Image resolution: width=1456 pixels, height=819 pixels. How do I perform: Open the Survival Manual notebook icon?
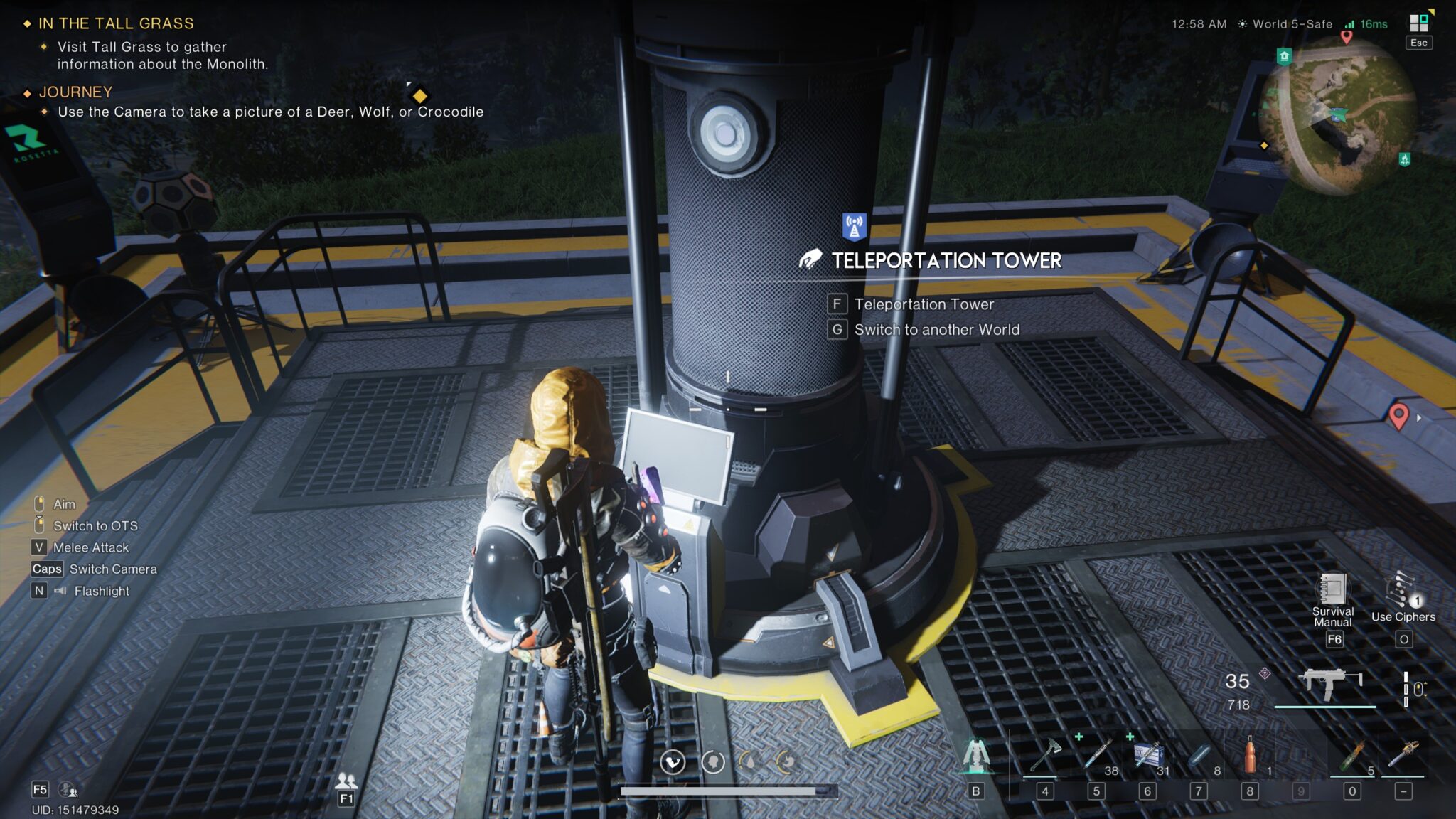[1332, 589]
